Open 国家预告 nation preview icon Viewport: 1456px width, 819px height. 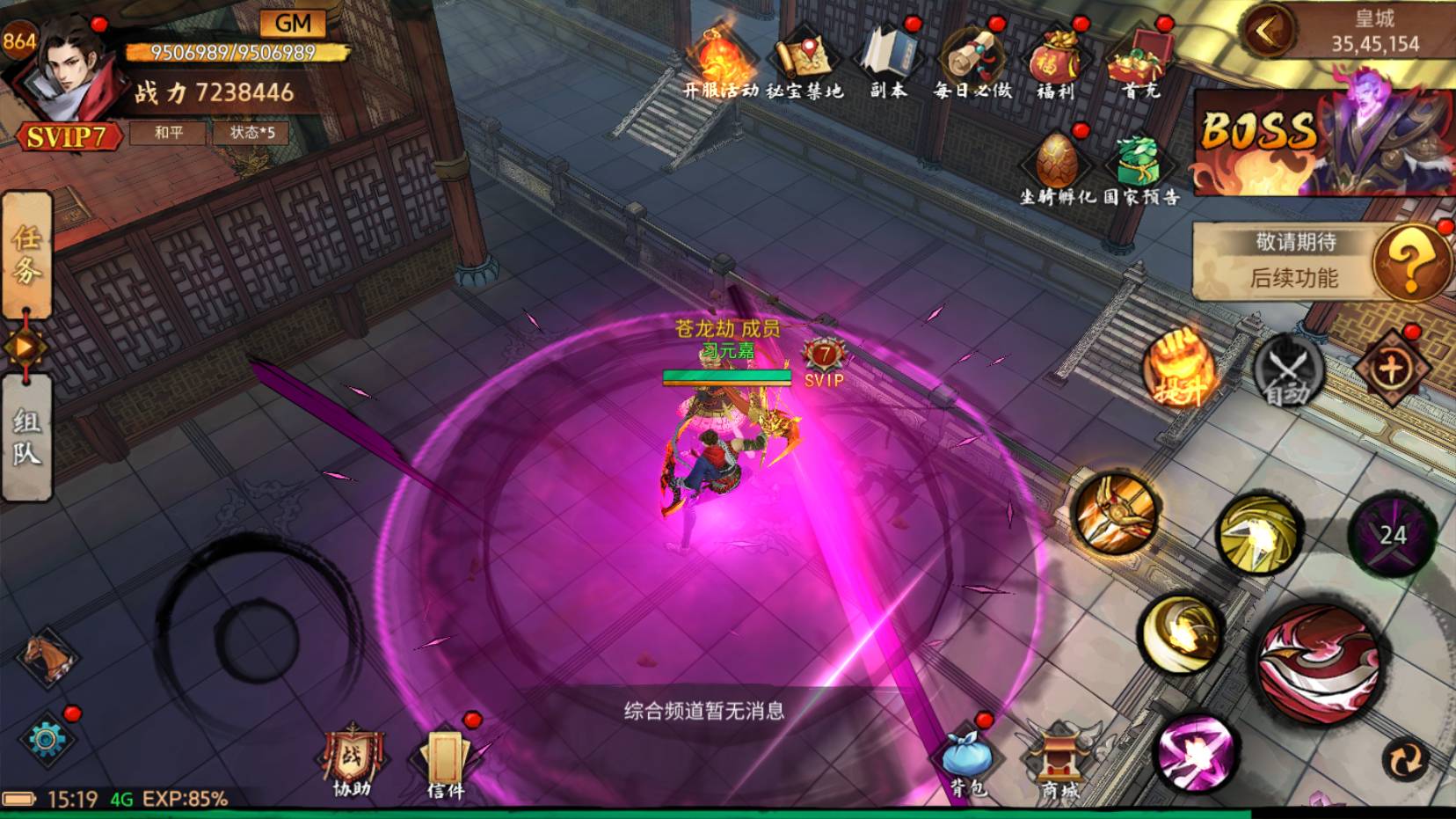pyautogui.click(x=1140, y=167)
